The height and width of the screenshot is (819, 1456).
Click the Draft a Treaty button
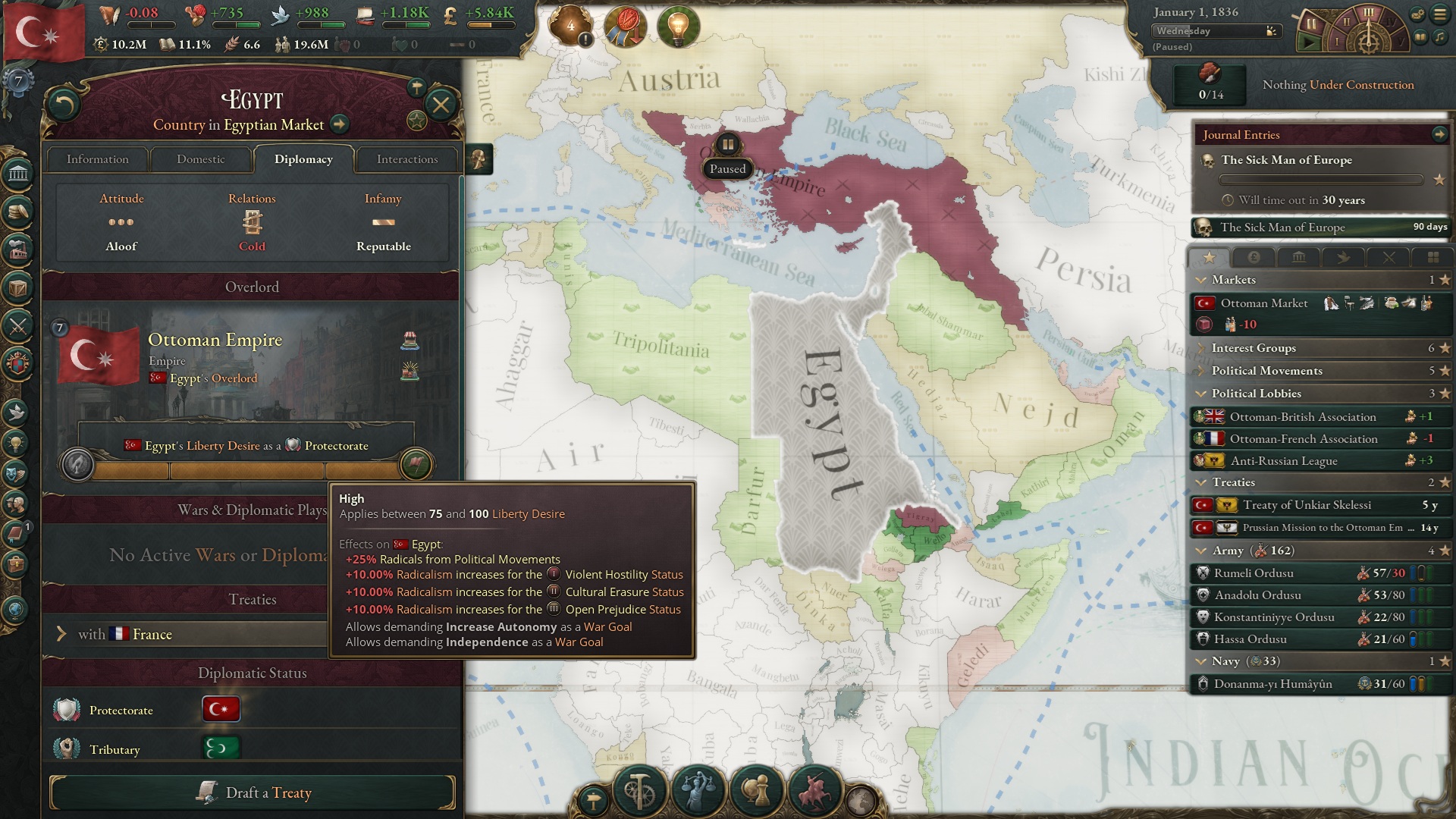pyautogui.click(x=253, y=792)
